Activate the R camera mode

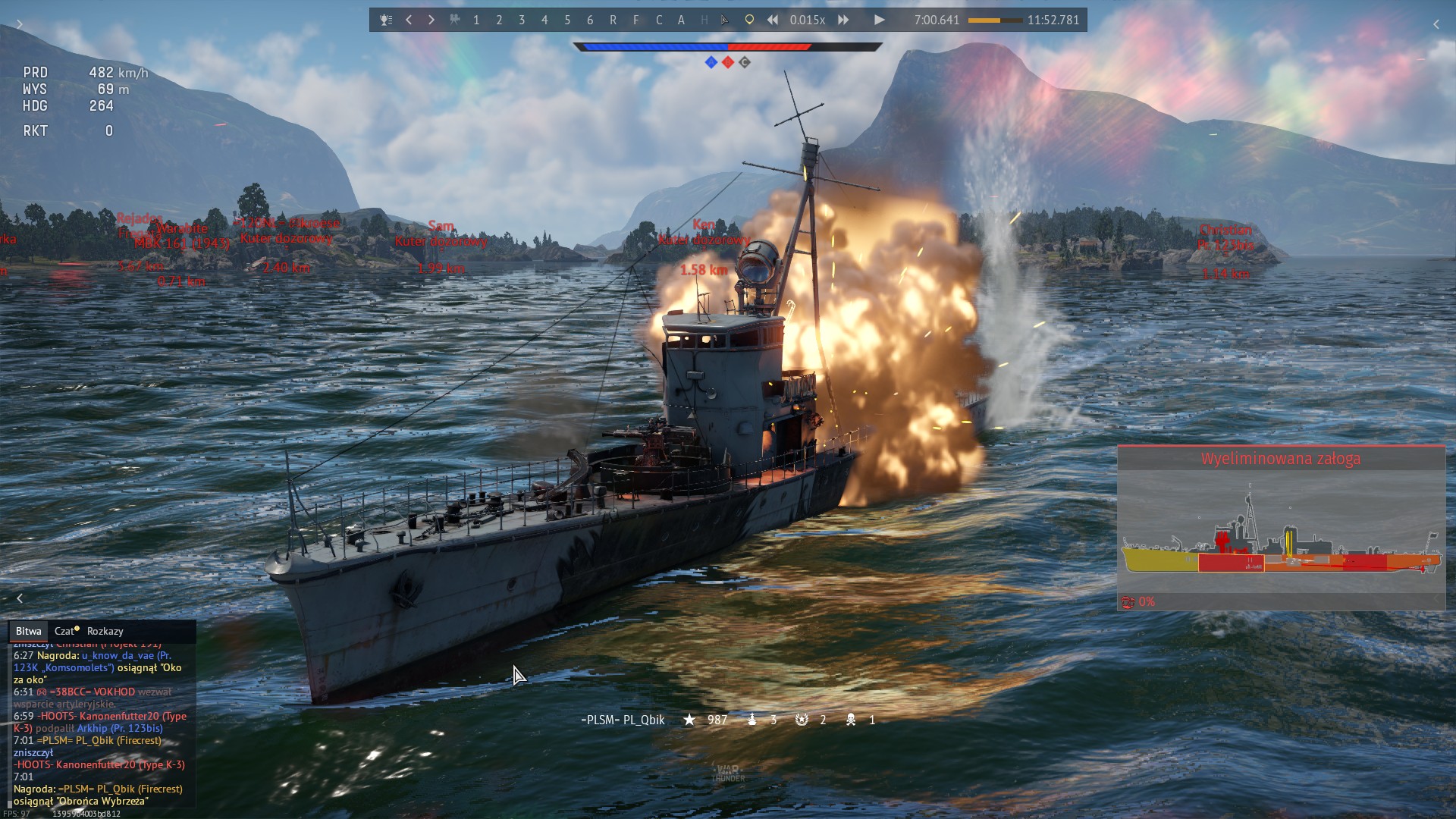click(x=613, y=20)
